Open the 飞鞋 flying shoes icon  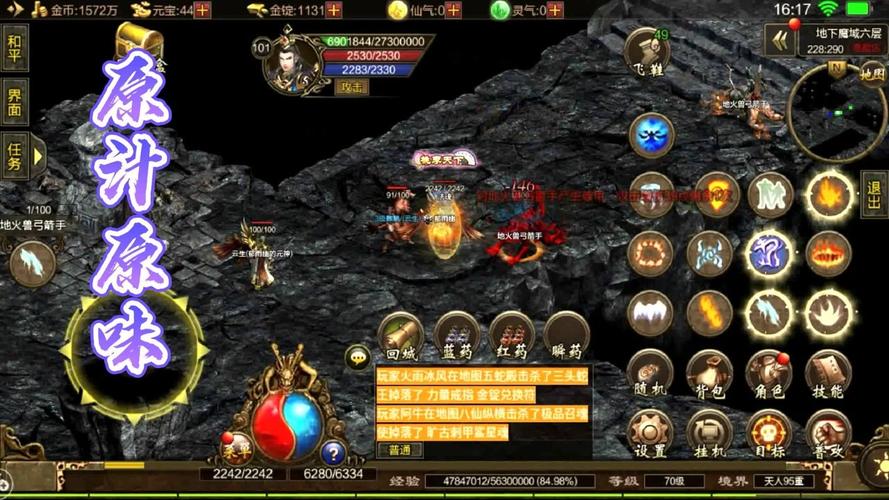646,50
